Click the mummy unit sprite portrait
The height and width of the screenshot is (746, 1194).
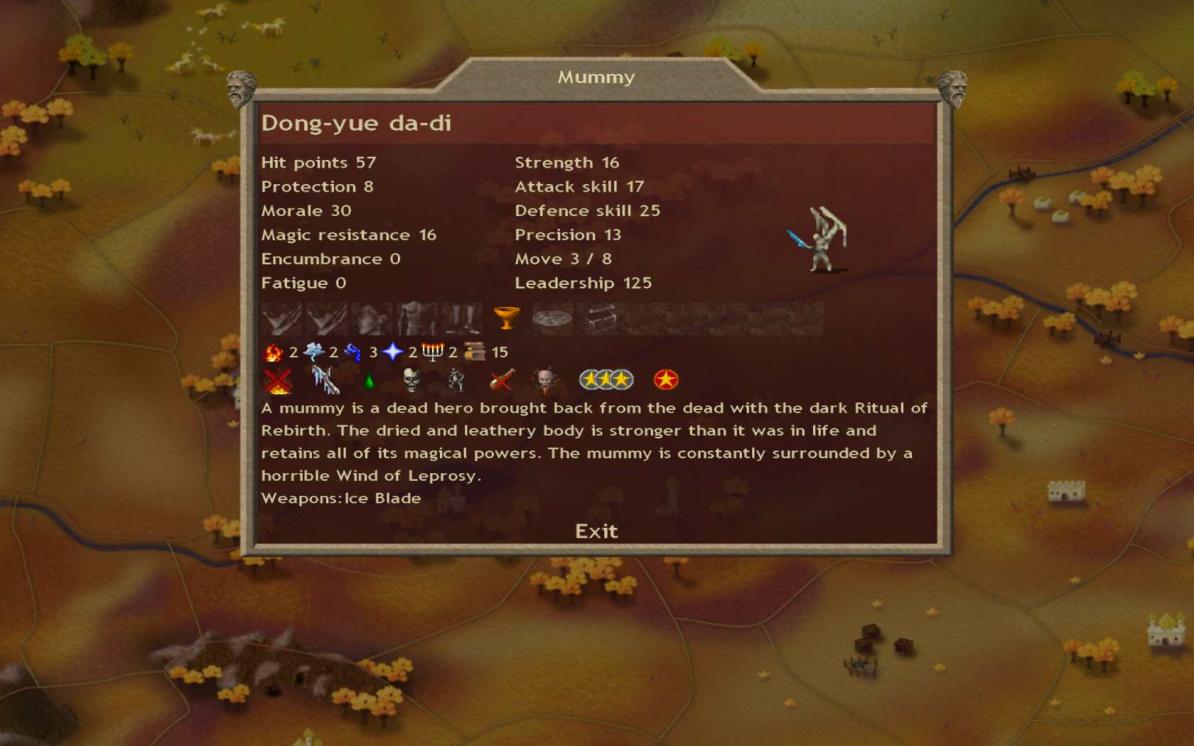[x=825, y=240]
